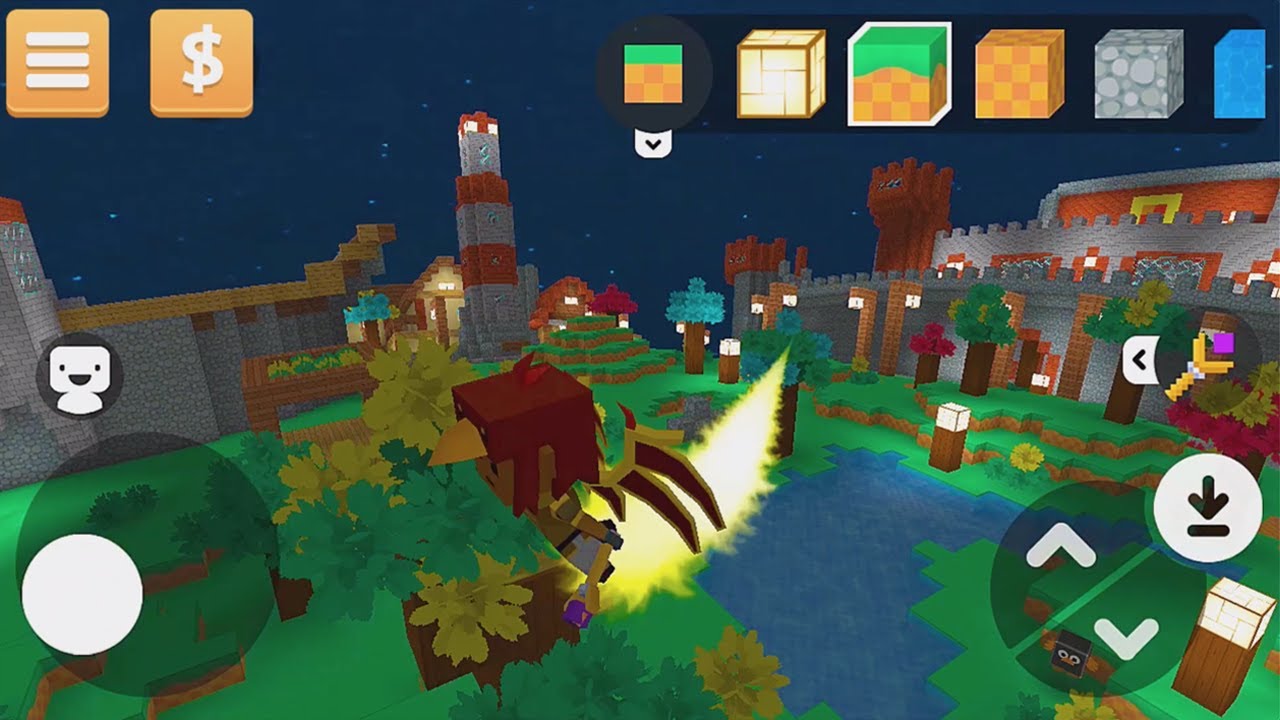Select the gray cobblestone block
Viewport: 1280px width, 720px height.
pos(1138,73)
